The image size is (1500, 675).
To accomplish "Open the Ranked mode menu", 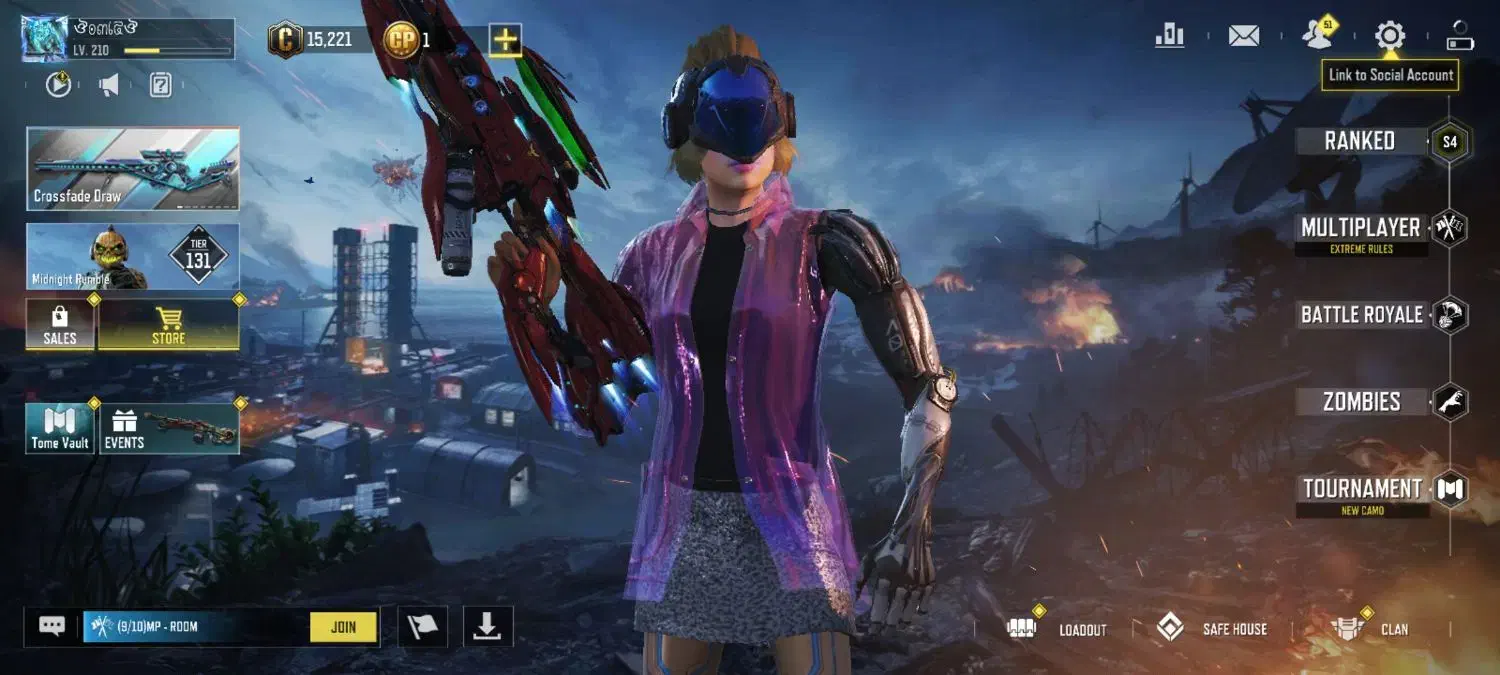I will [1360, 141].
